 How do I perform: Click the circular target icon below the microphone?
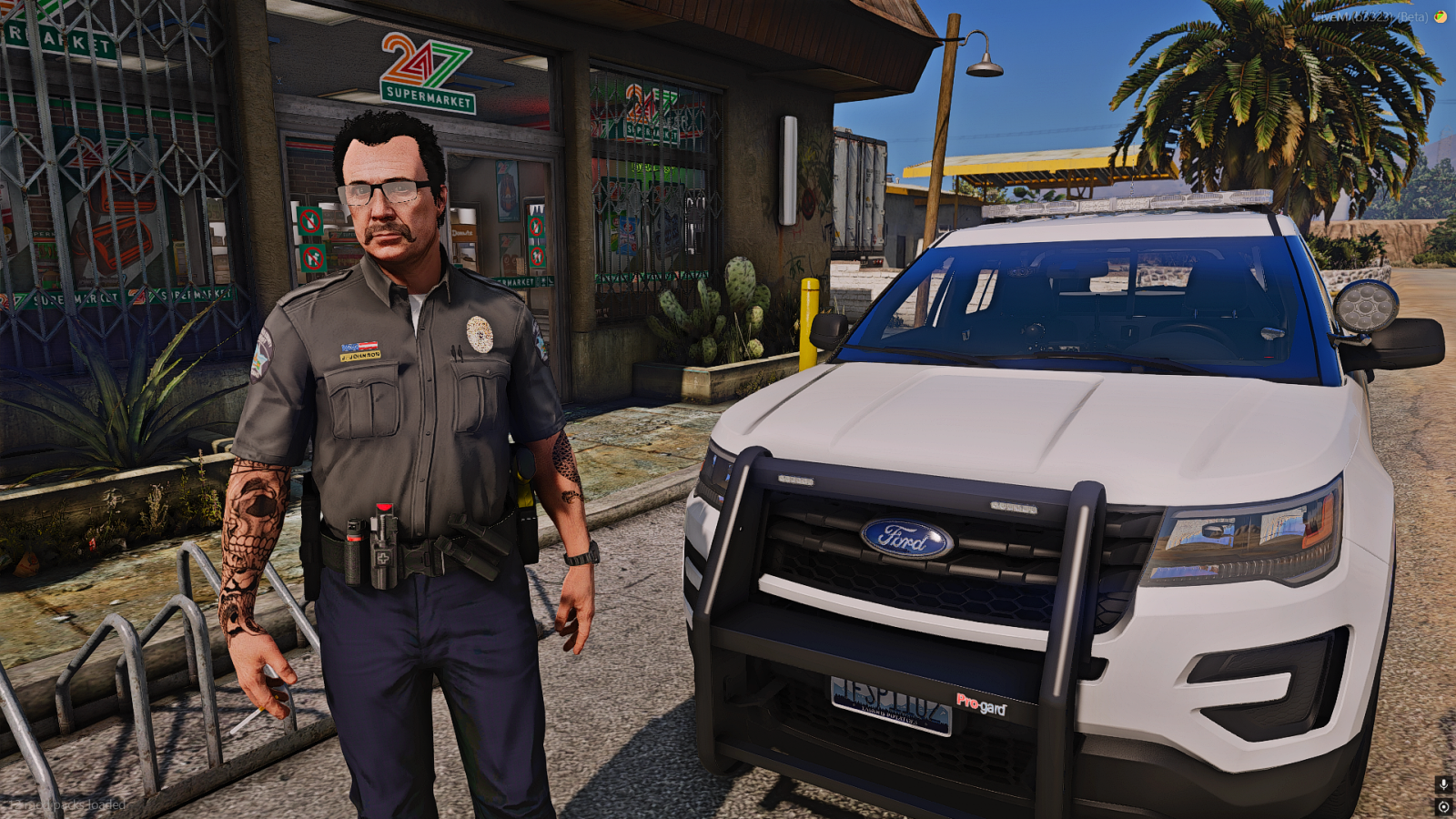(1443, 806)
